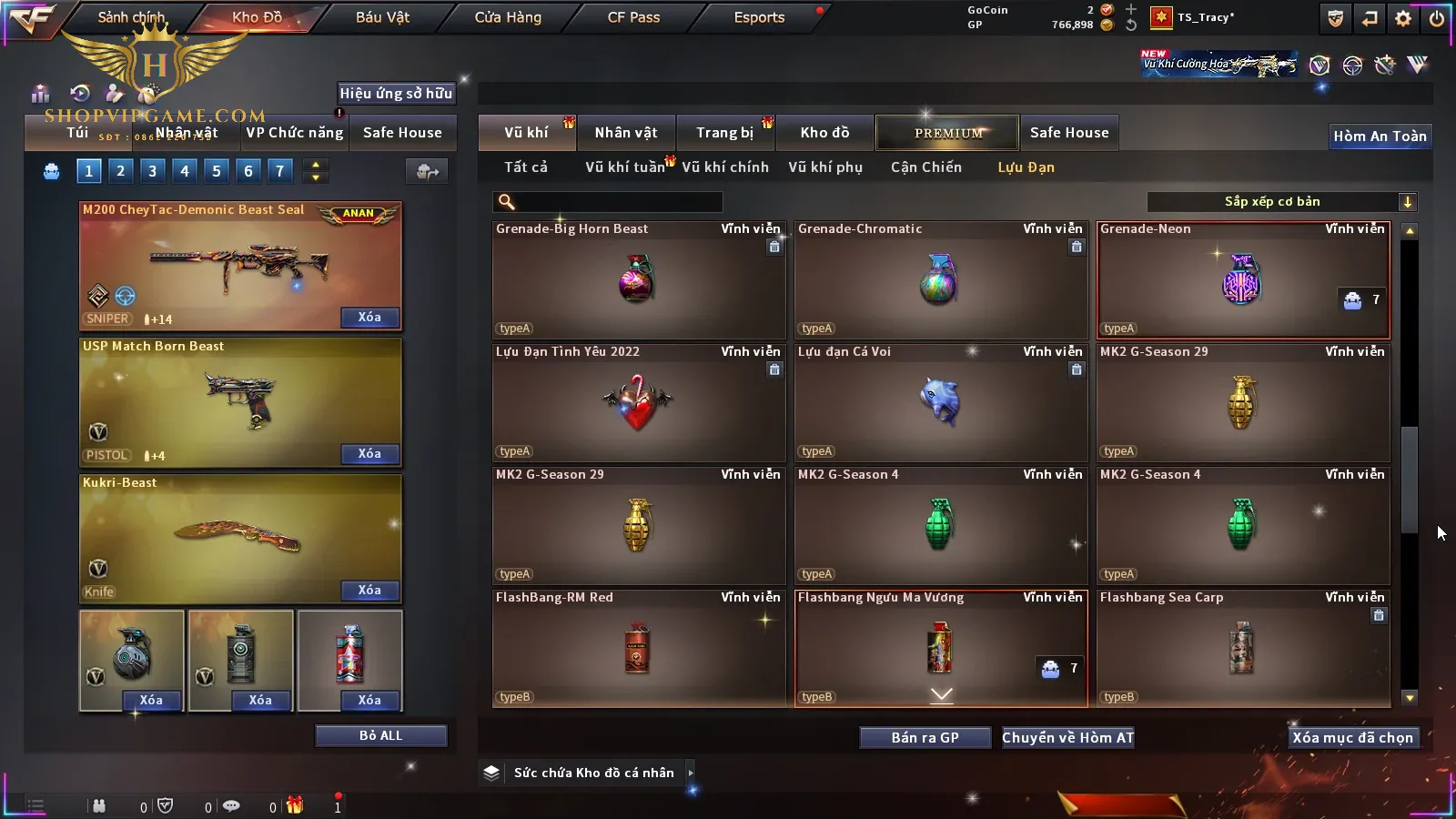Select the Grenade-Neon item
Viewport: 1456px width, 819px height.
[1242, 280]
